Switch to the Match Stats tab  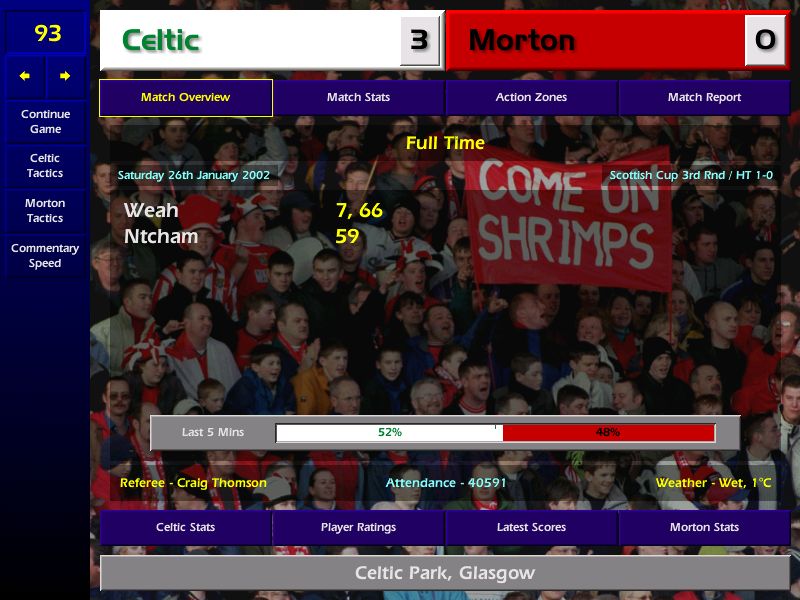point(358,97)
